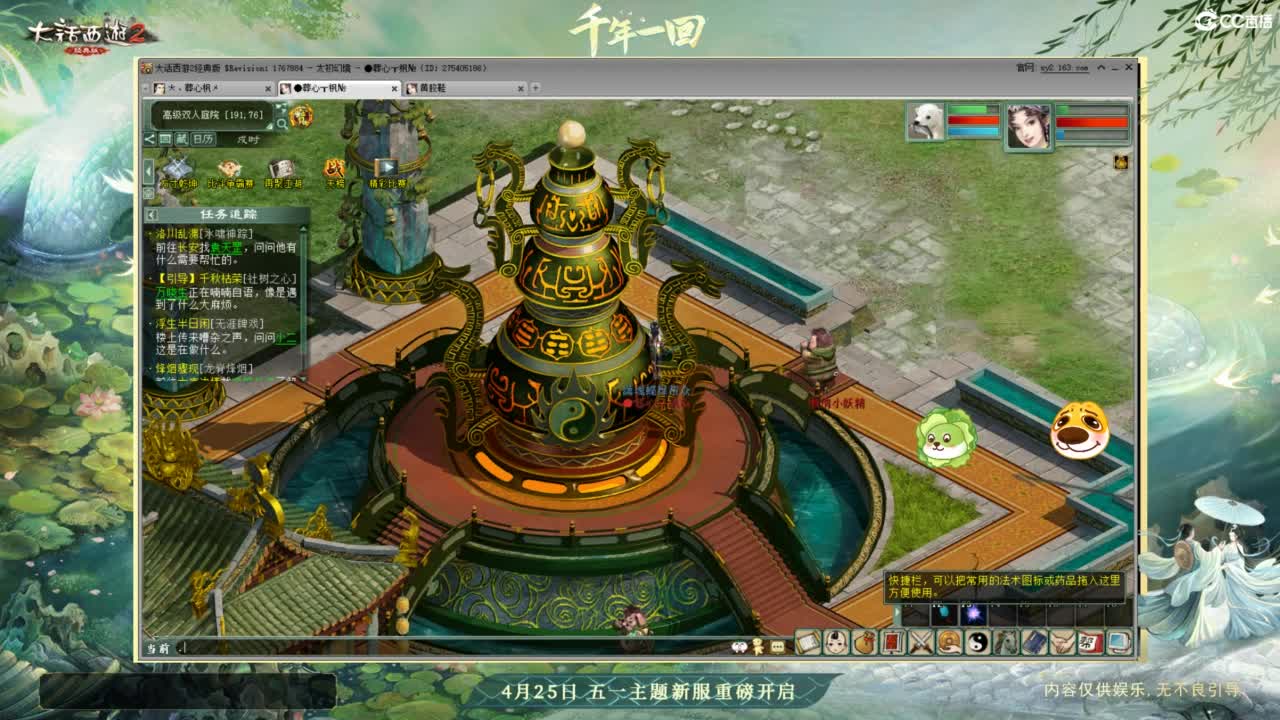Open the quest book icon on the bottom bar

tap(807, 643)
